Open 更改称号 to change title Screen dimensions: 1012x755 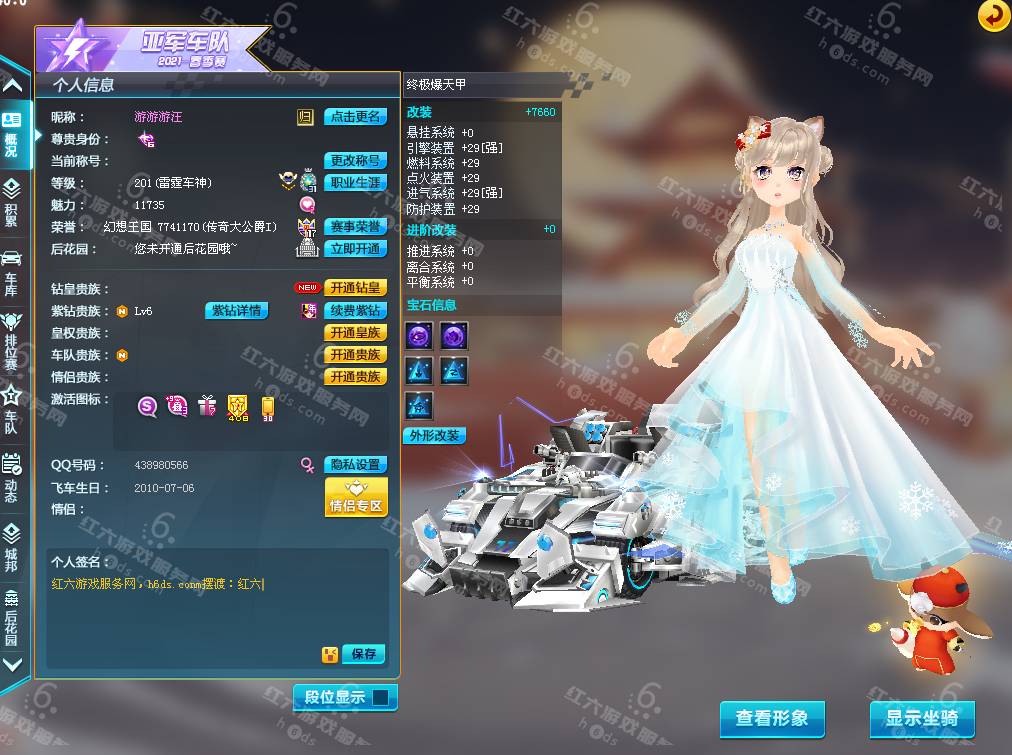pos(355,161)
